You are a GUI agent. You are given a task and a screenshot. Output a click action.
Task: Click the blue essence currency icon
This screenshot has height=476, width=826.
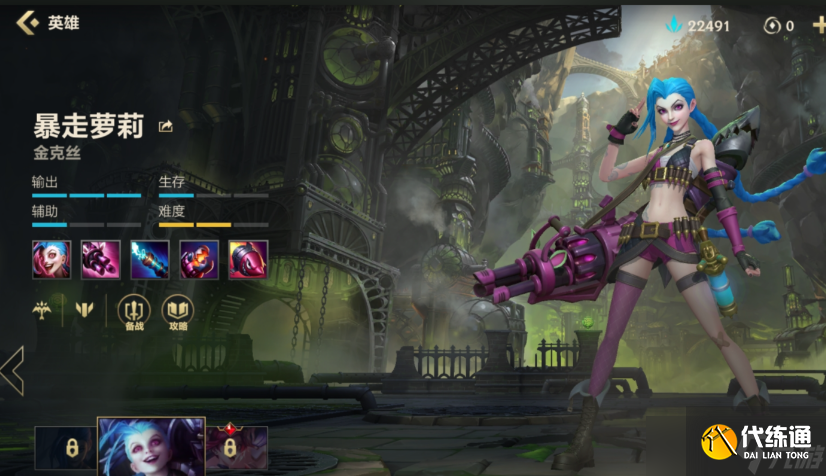(x=674, y=25)
